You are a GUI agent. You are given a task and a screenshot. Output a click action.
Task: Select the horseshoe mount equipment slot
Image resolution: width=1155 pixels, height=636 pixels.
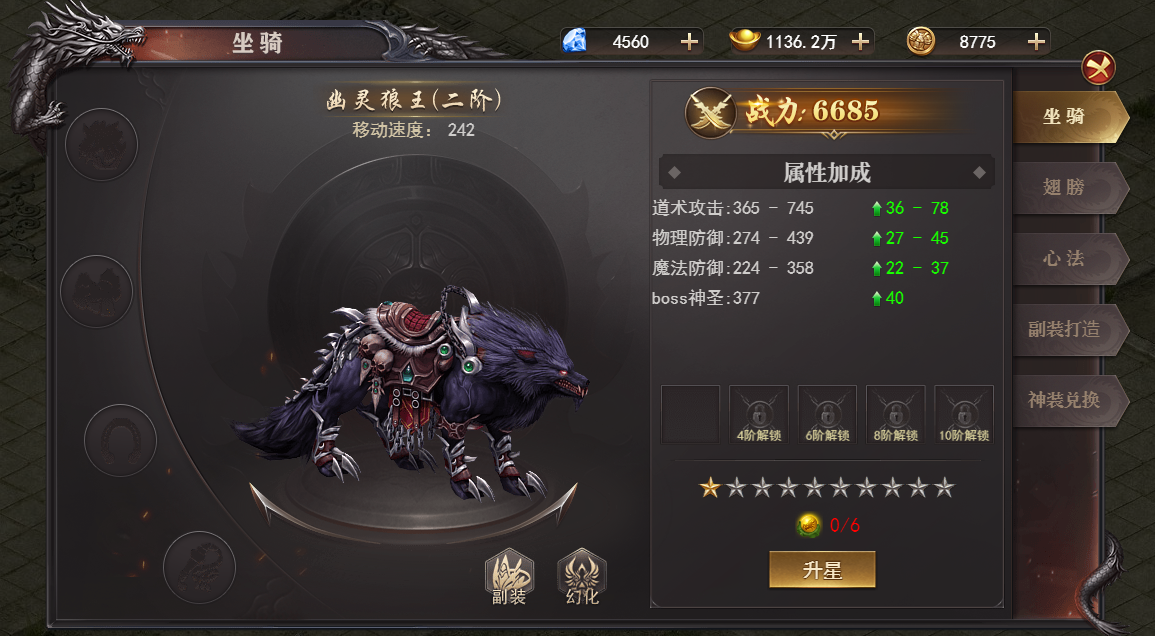coord(120,439)
